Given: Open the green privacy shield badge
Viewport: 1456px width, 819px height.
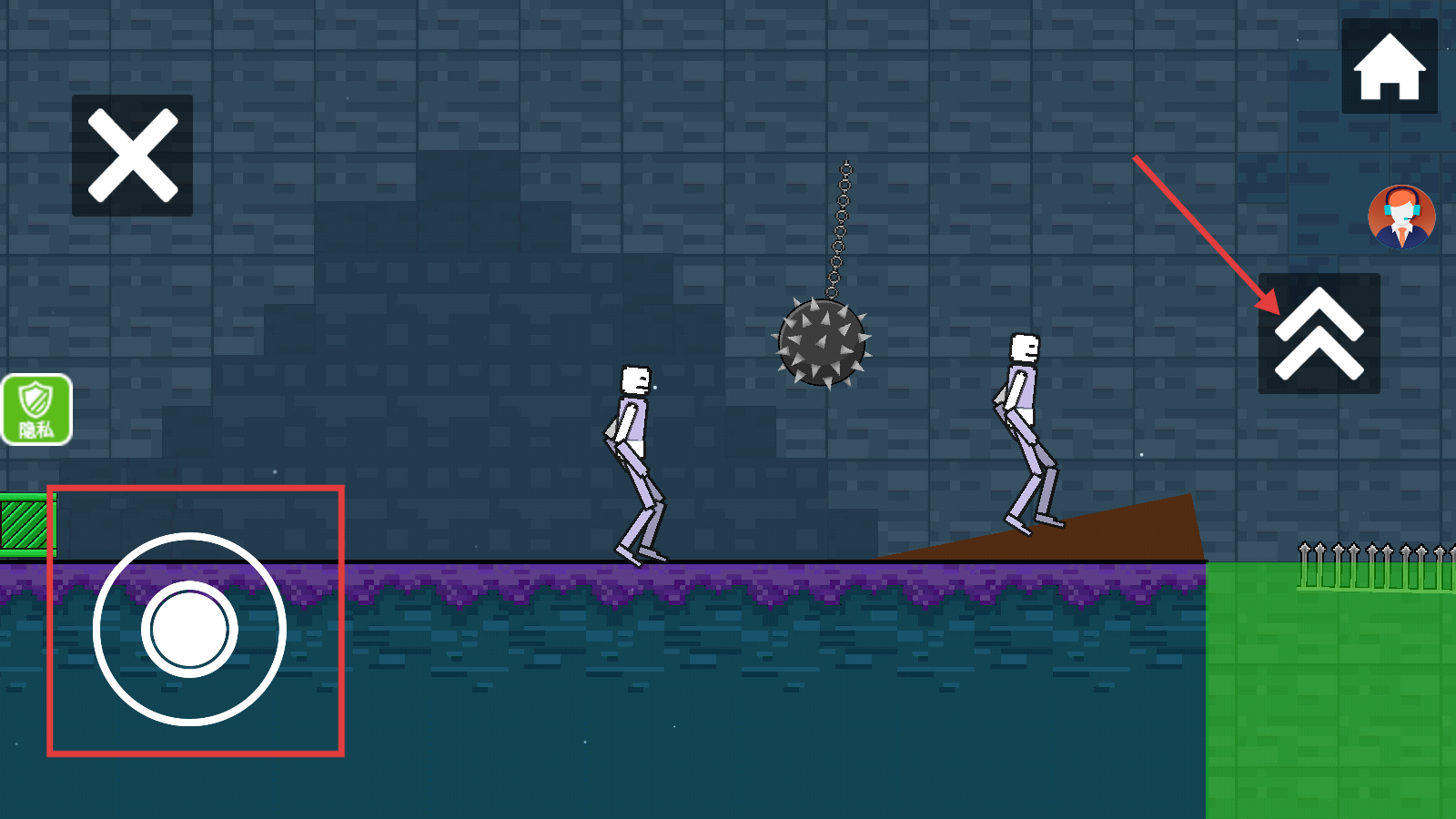Looking at the screenshot, I should coord(36,409).
